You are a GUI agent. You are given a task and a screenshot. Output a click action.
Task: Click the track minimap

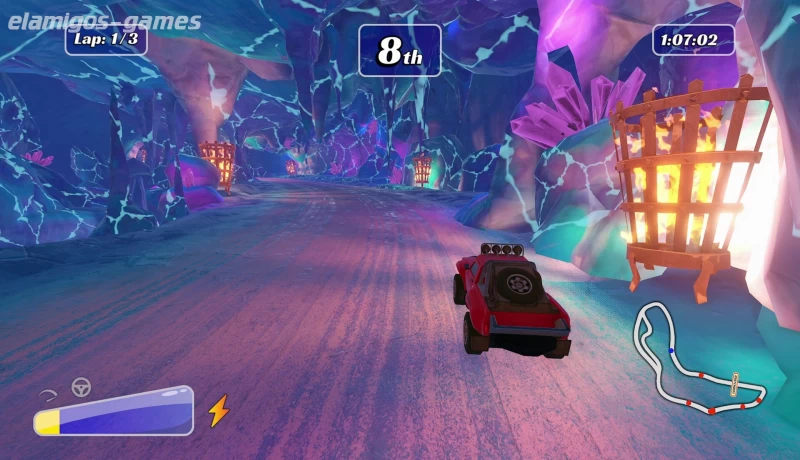[x=697, y=359]
